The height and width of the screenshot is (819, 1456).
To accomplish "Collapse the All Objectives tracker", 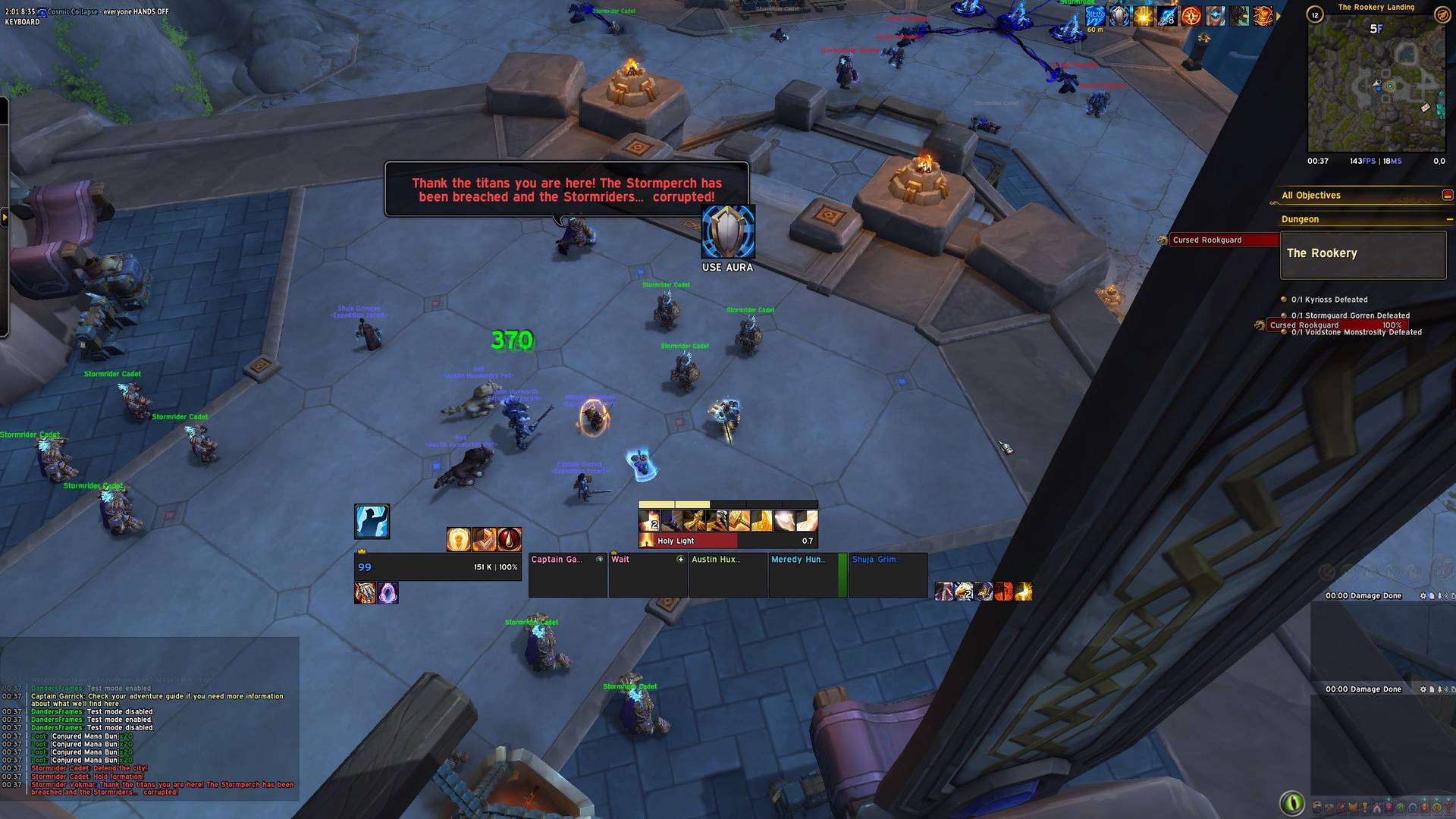I will point(1447,196).
